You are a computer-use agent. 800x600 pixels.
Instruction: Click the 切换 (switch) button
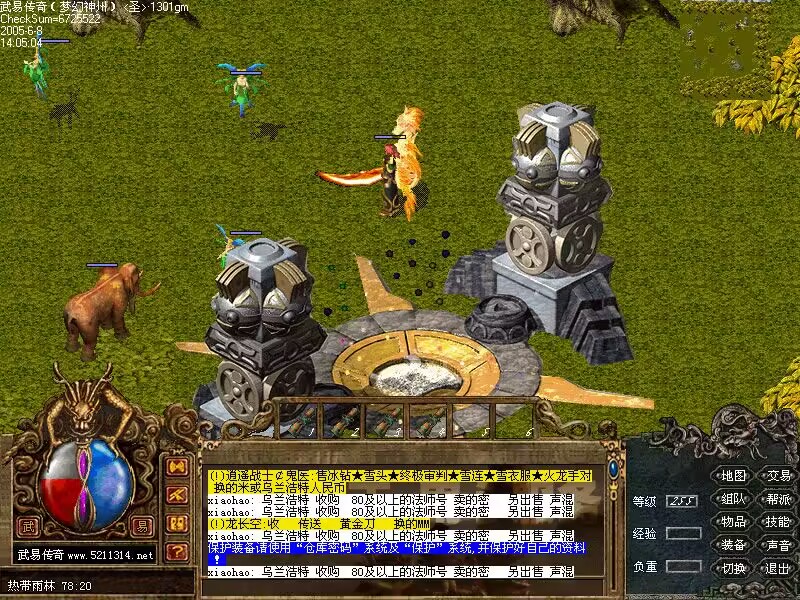(x=734, y=568)
